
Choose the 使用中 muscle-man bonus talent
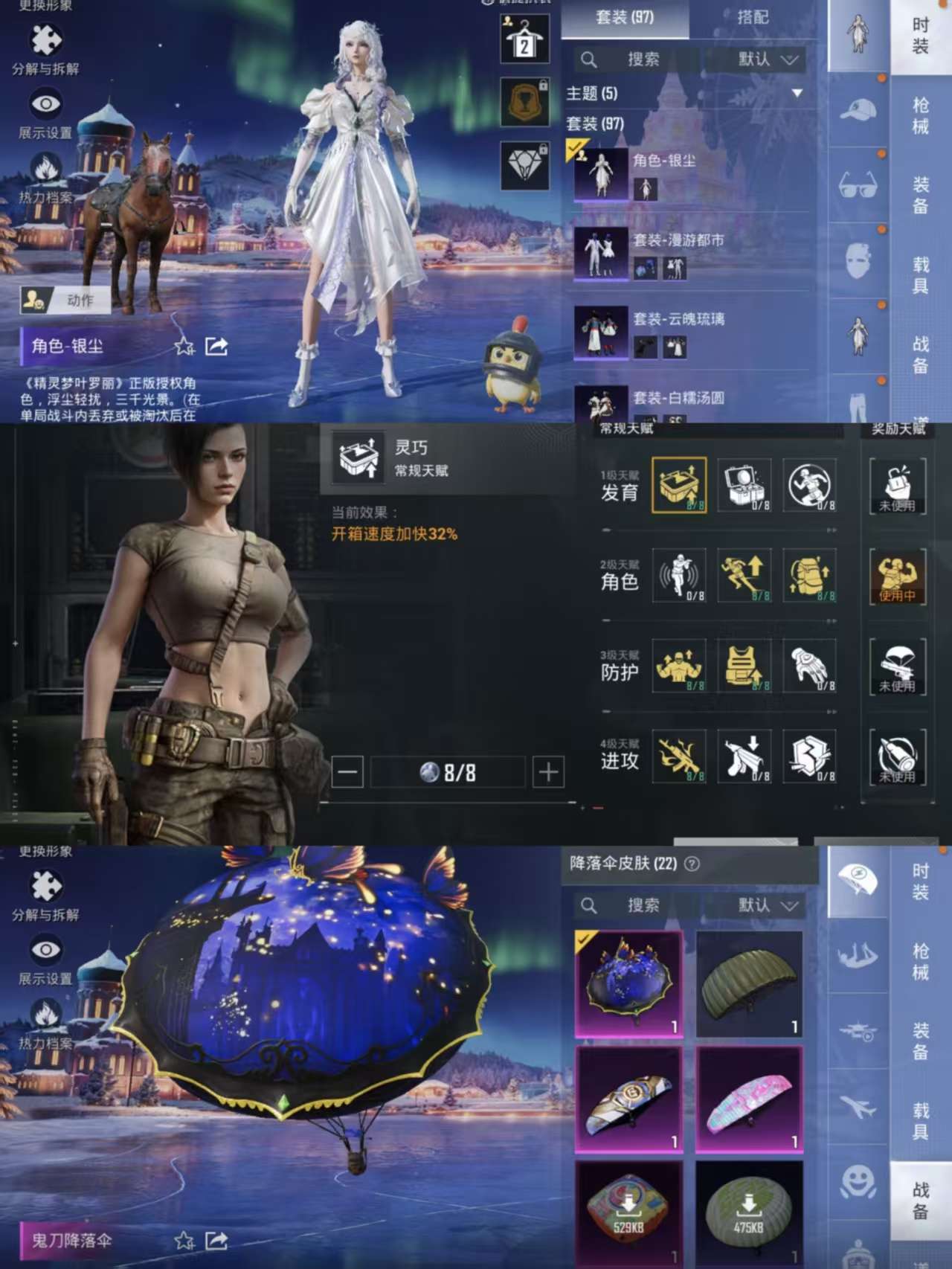tap(897, 576)
